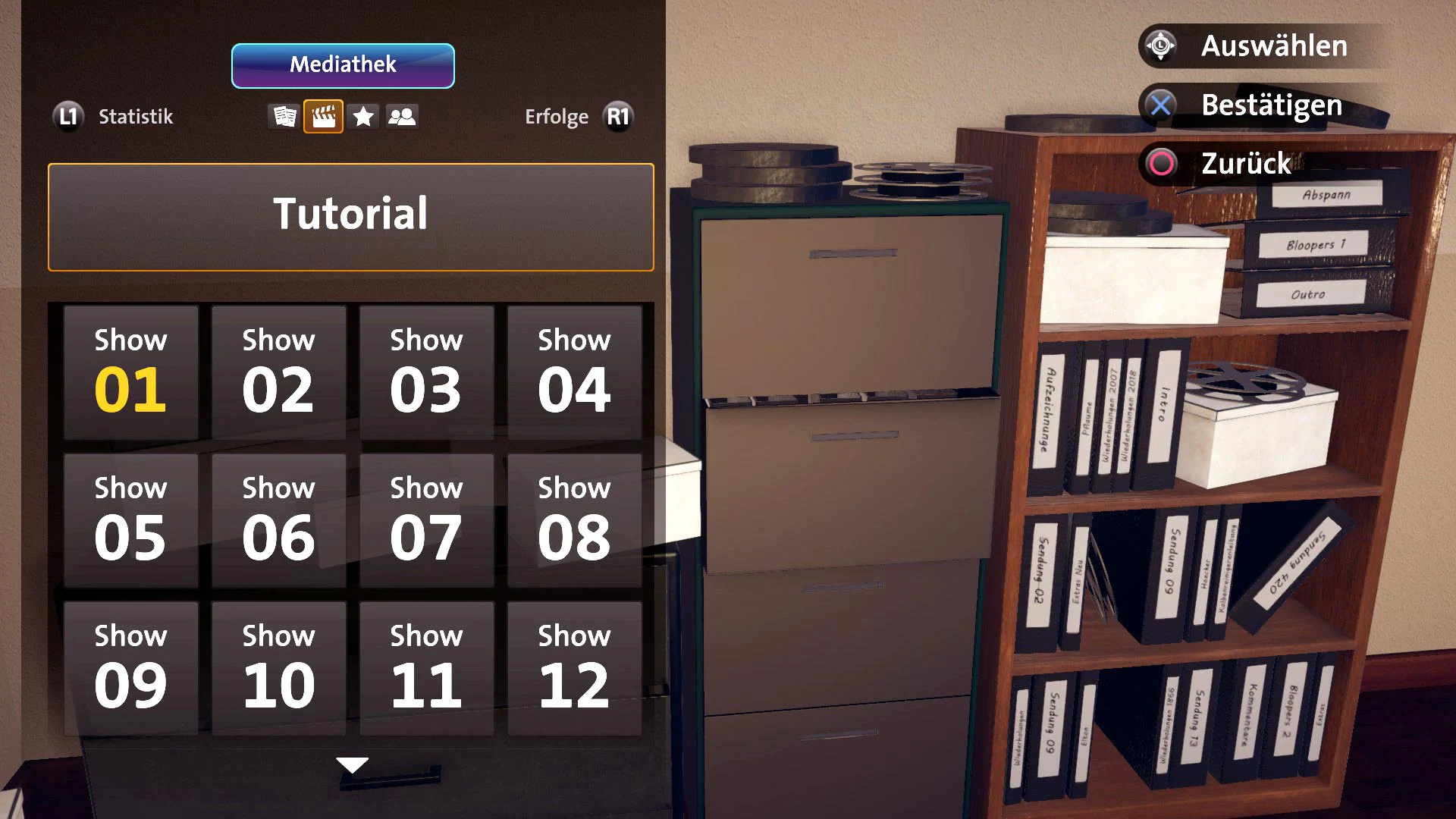Select the Tutorial title field
Viewport: 1456px width, 819px height.
(350, 216)
